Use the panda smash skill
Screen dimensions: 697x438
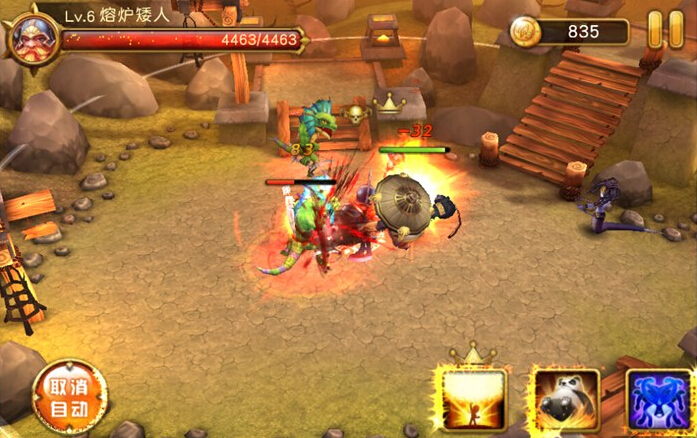[x=564, y=402]
